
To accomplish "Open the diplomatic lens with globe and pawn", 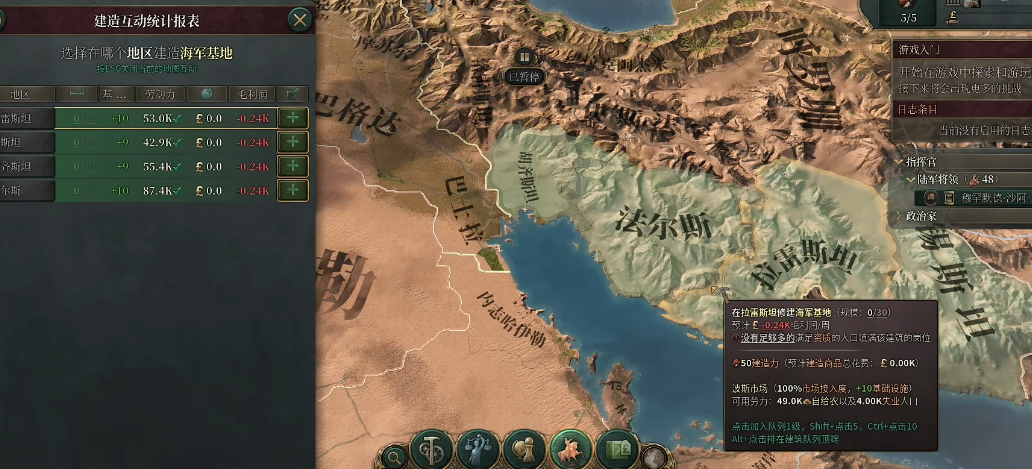I will (525, 449).
